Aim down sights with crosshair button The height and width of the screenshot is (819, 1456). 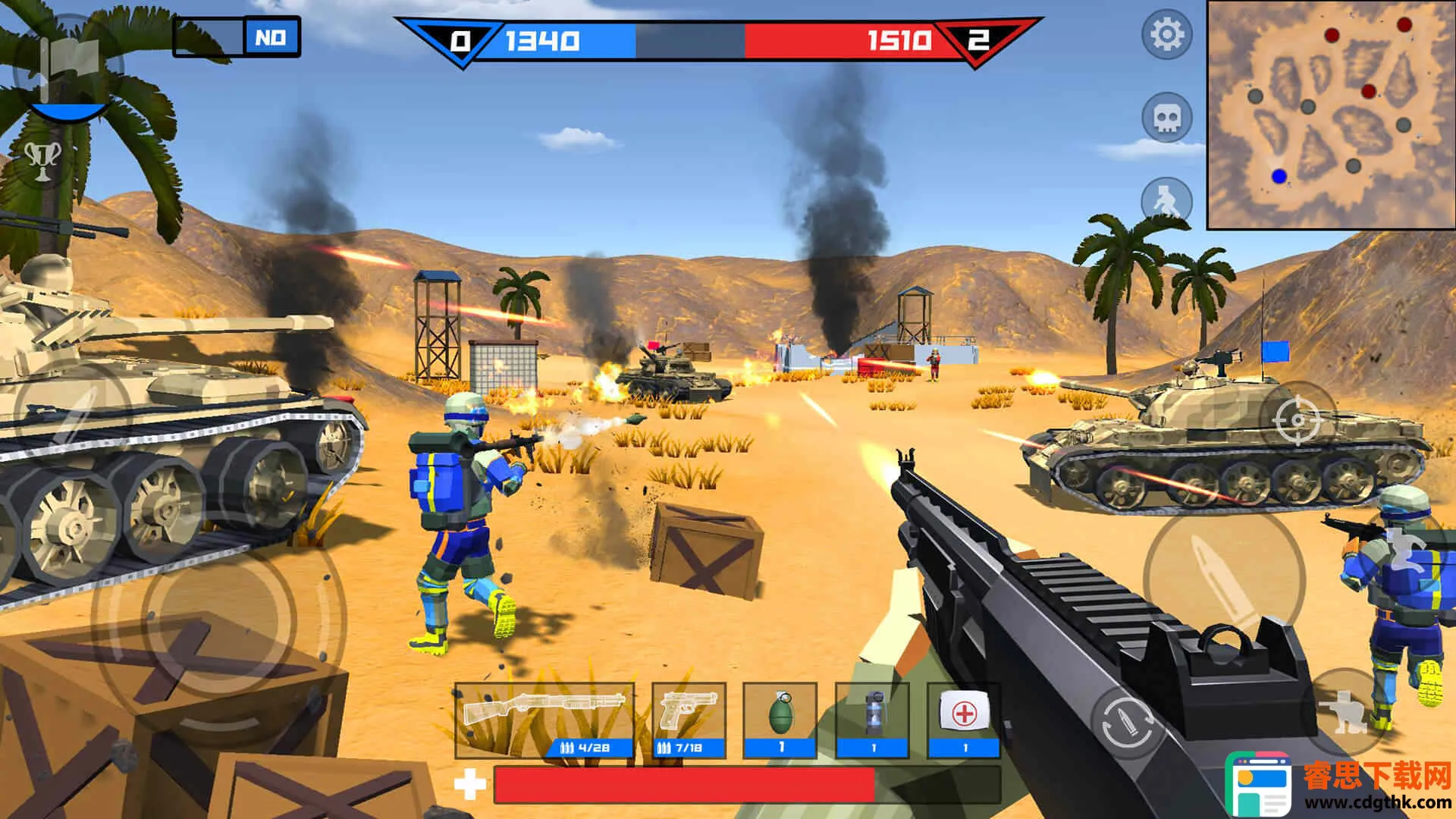click(1296, 419)
